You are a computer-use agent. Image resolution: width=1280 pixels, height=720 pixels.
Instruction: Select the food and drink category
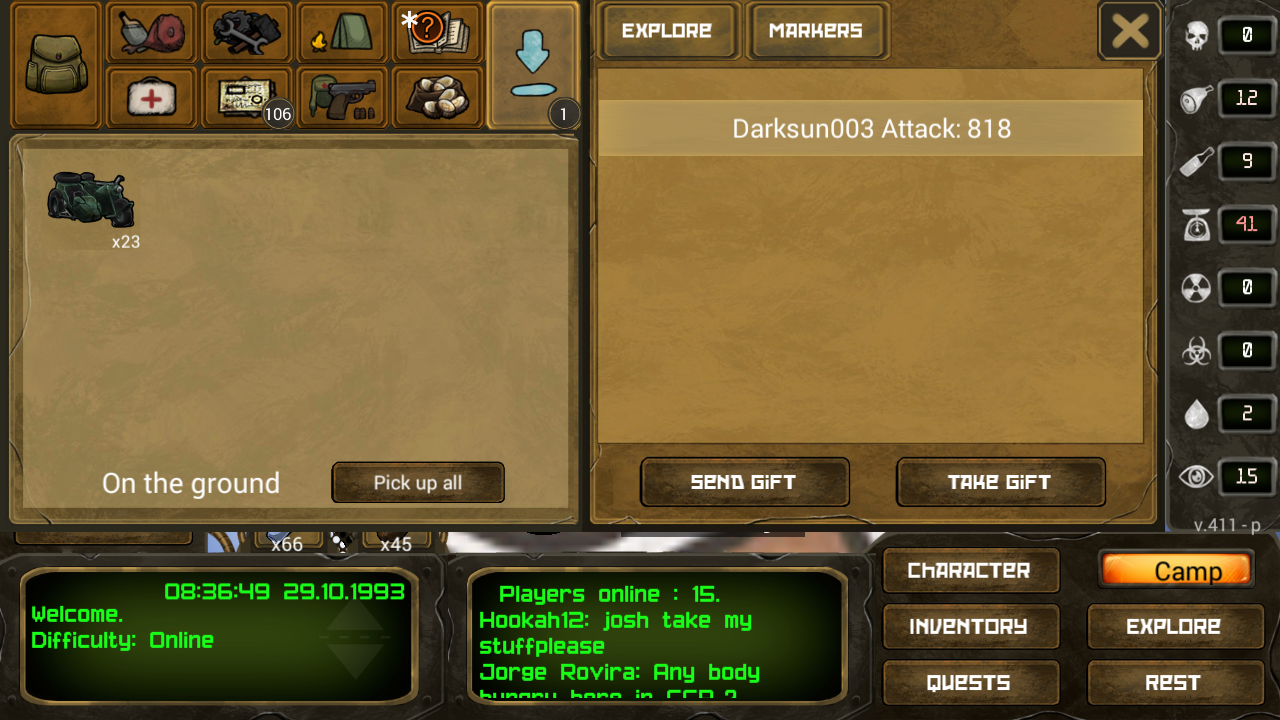pos(152,33)
